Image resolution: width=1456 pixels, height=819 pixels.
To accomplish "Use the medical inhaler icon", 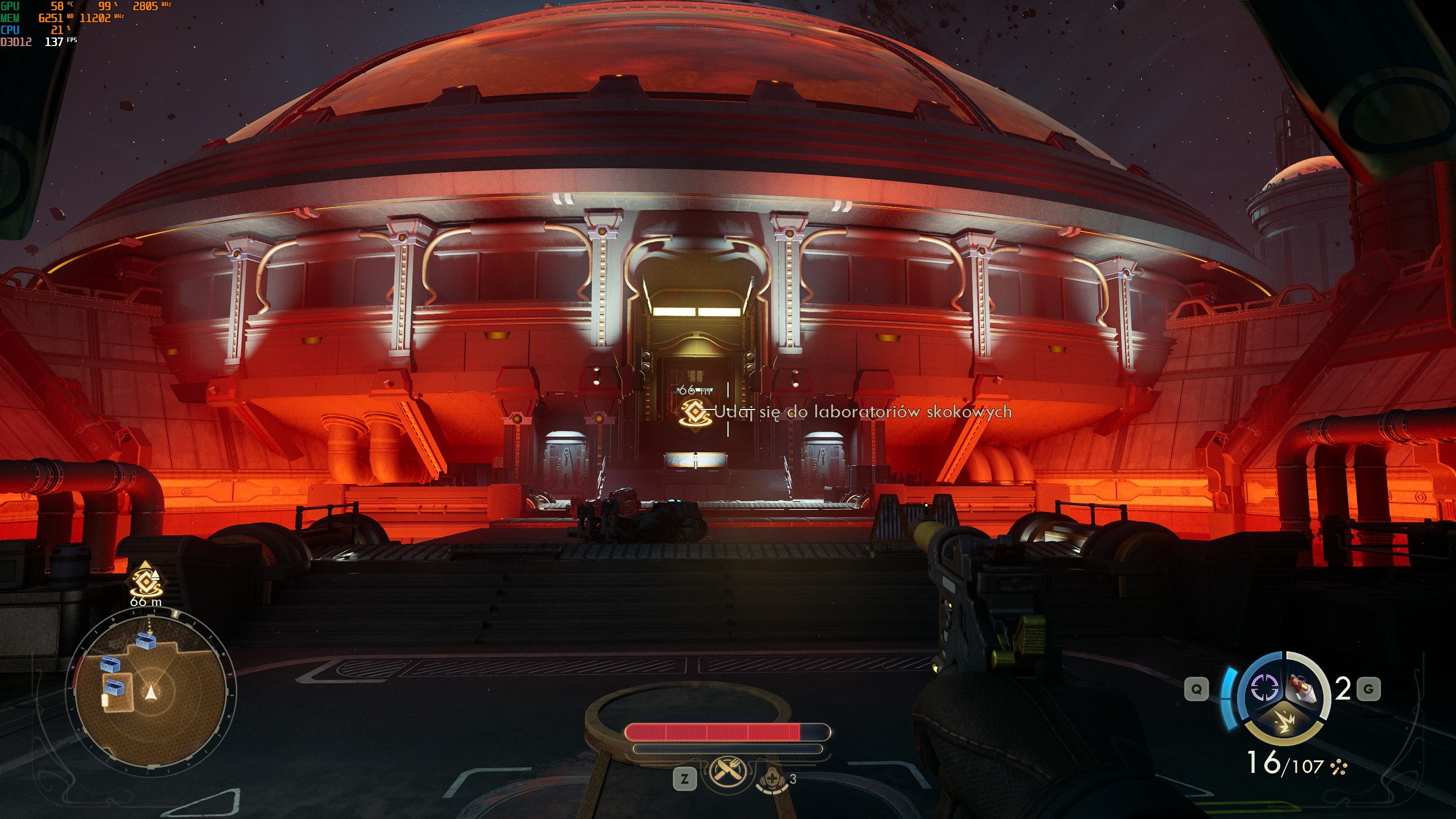I will [772, 779].
